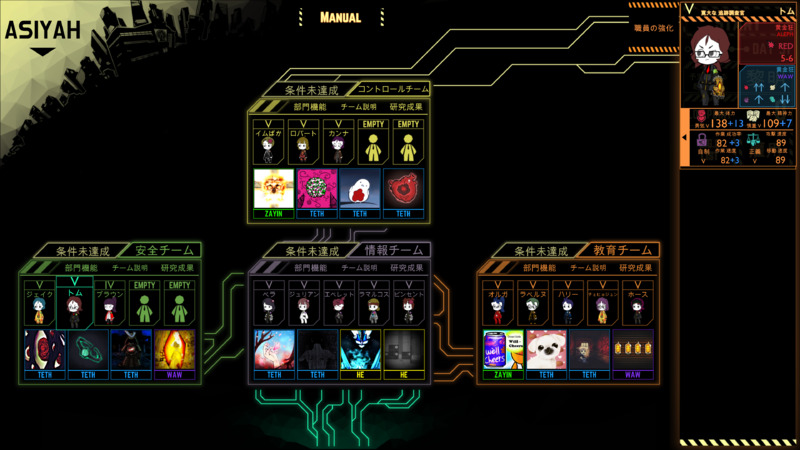Expand the ASIYAH layer dropdown arrow
Image resolution: width=800 pixels, height=450 pixels.
tap(43, 52)
